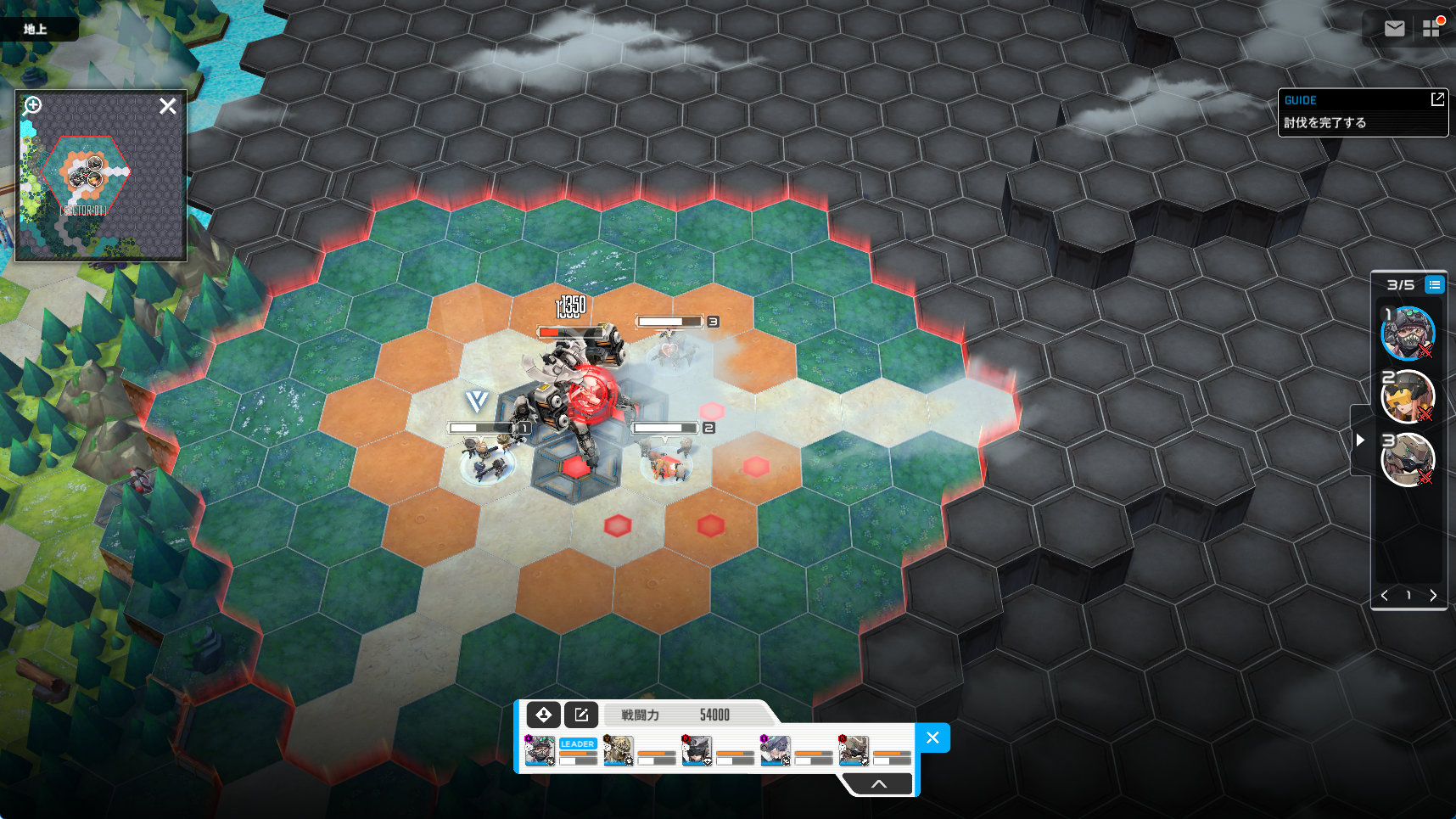Open the squad list button
Viewport: 1456px width, 819px height.
click(x=1434, y=285)
